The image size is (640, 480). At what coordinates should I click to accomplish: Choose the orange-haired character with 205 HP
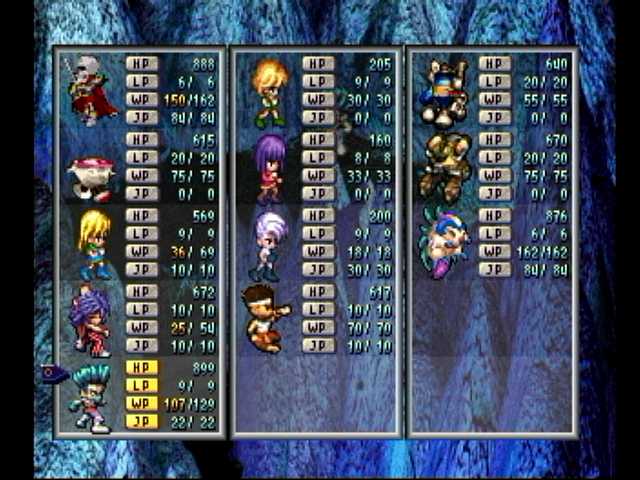[x=269, y=93]
